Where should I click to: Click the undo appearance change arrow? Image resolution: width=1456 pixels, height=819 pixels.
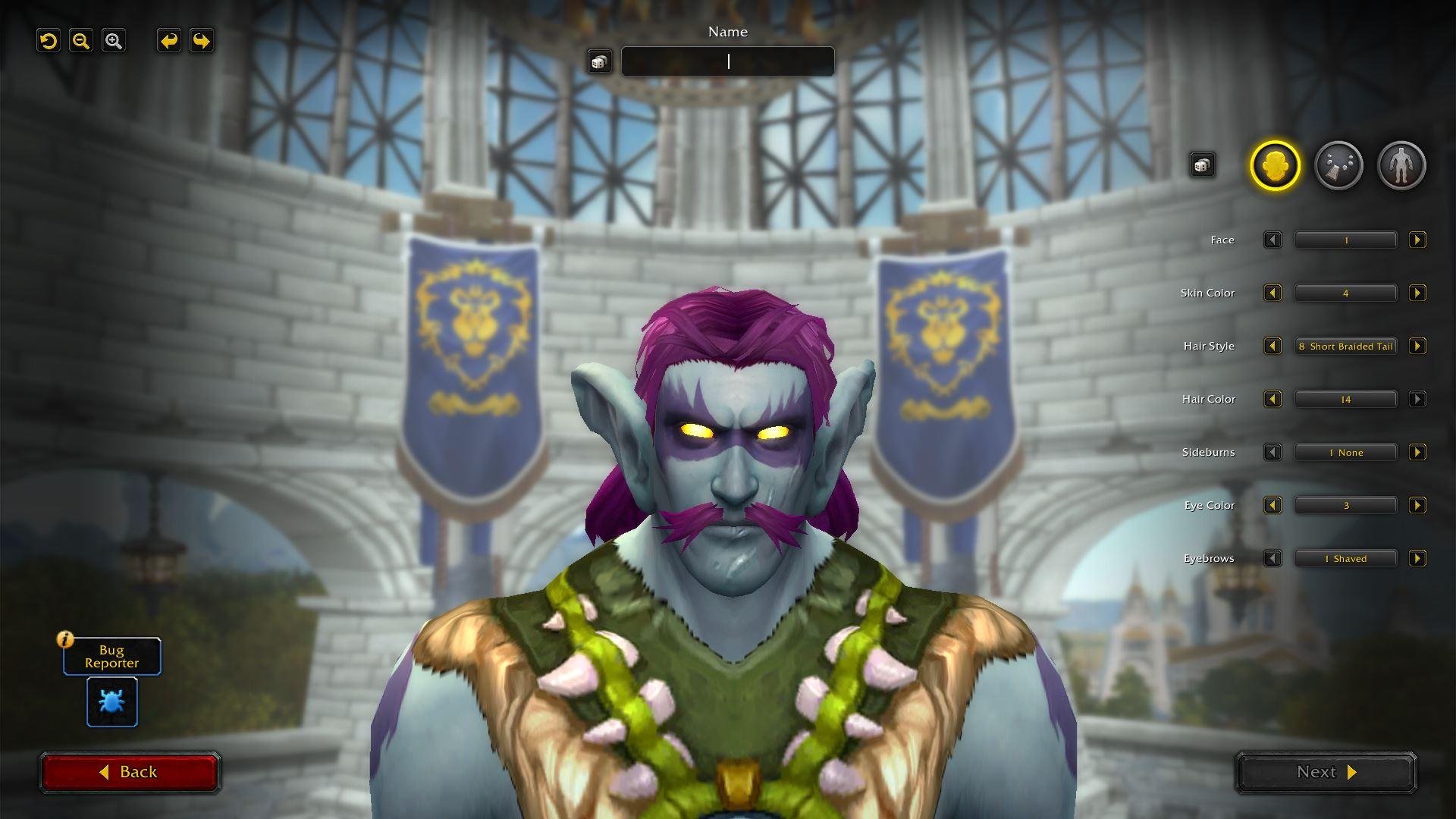[x=168, y=41]
